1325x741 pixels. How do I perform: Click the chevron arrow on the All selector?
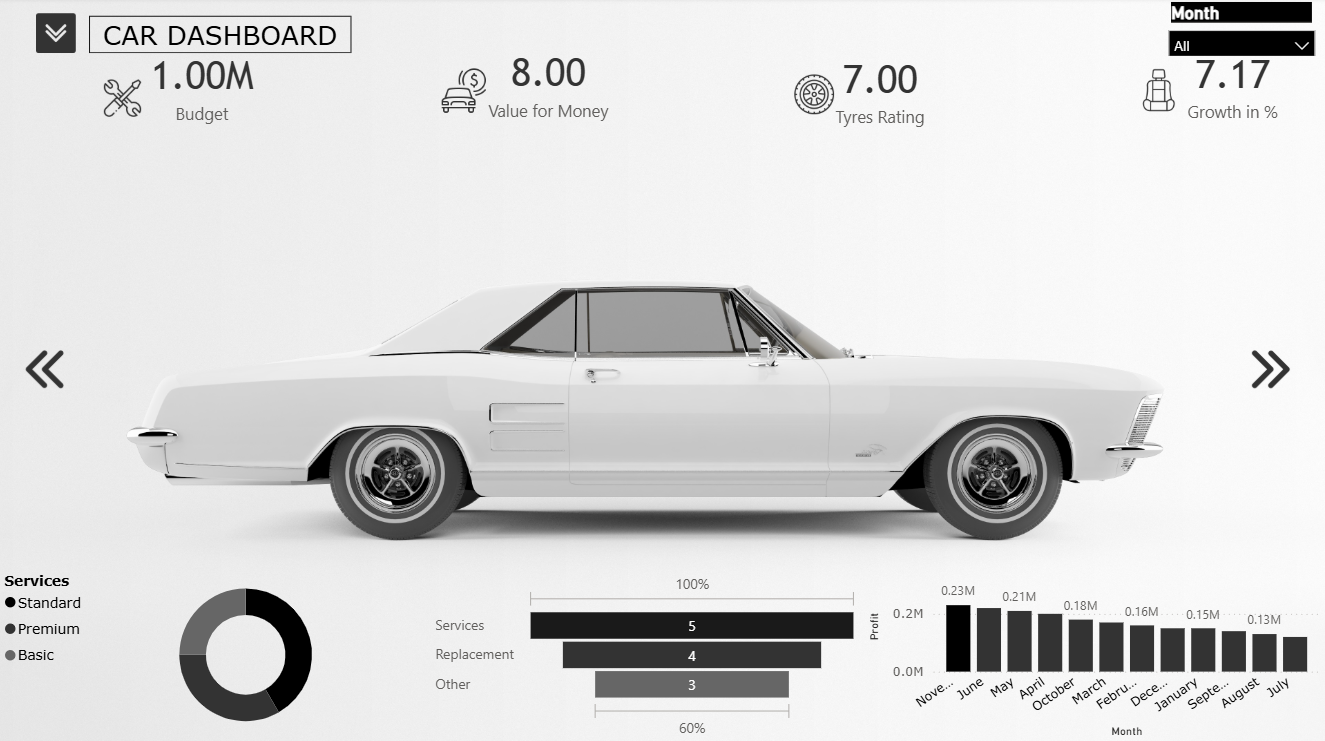[1303, 44]
